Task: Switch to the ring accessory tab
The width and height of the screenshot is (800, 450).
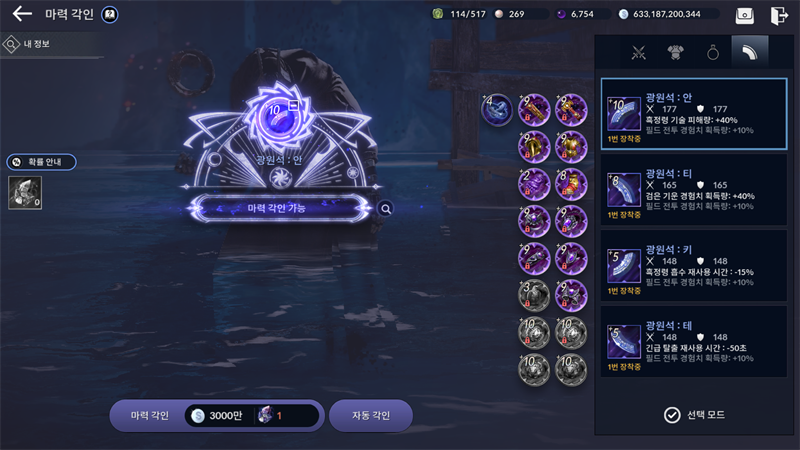Action: [x=713, y=52]
